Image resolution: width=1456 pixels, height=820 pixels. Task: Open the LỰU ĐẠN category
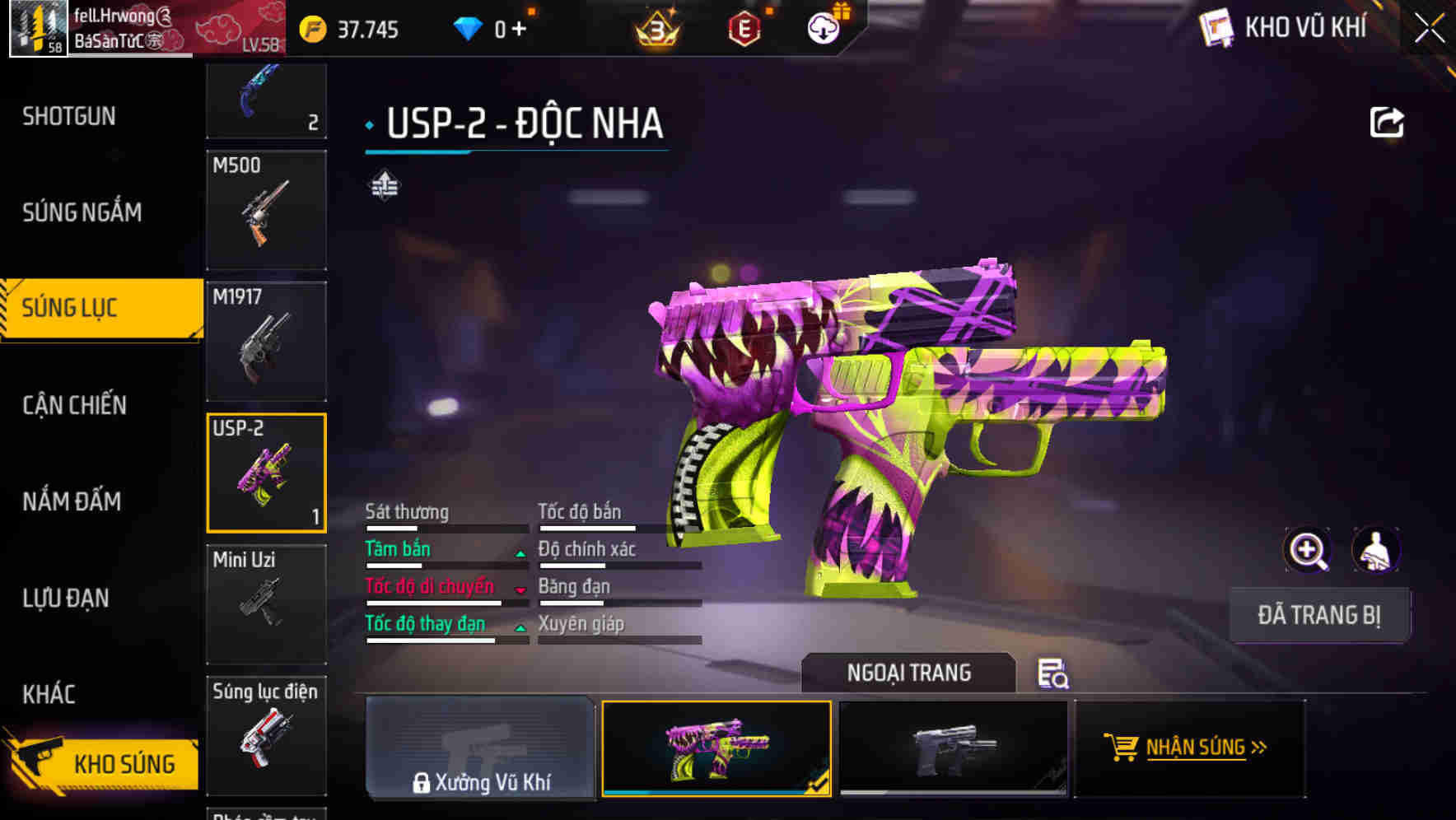pyautogui.click(x=63, y=599)
